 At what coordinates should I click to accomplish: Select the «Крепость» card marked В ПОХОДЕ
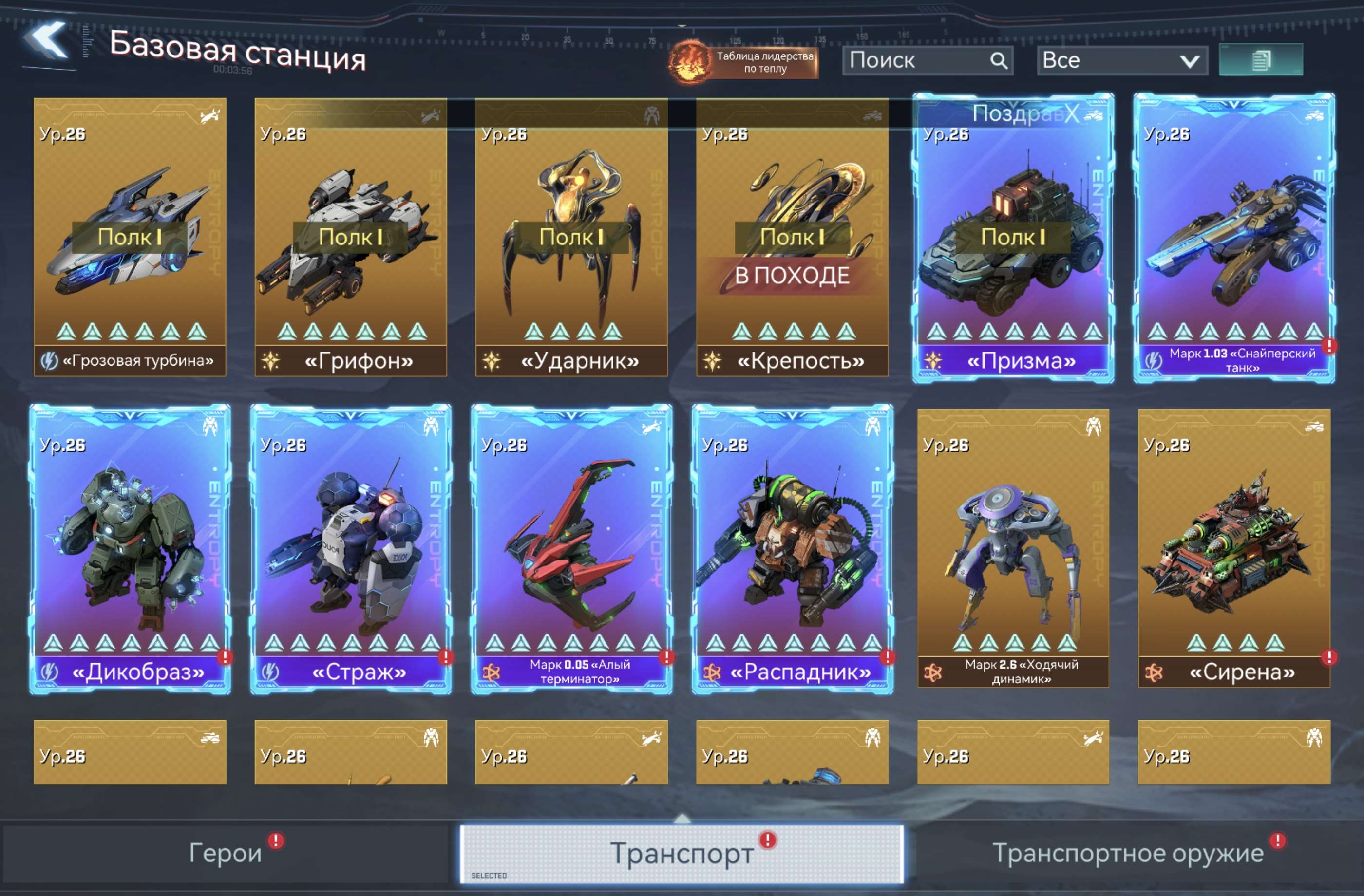pyautogui.click(x=792, y=237)
